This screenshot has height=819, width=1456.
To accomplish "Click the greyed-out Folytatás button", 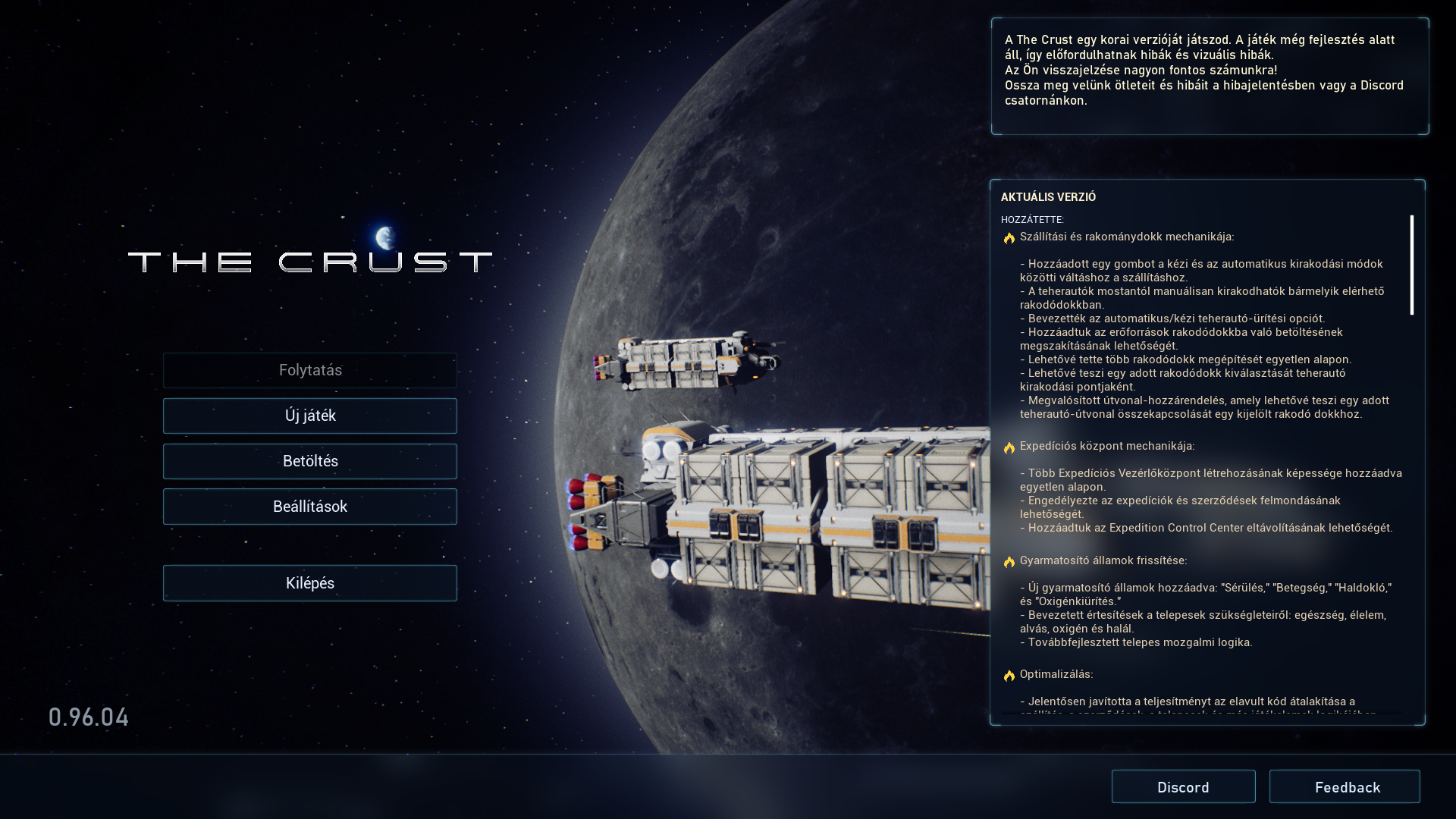I will click(x=309, y=370).
